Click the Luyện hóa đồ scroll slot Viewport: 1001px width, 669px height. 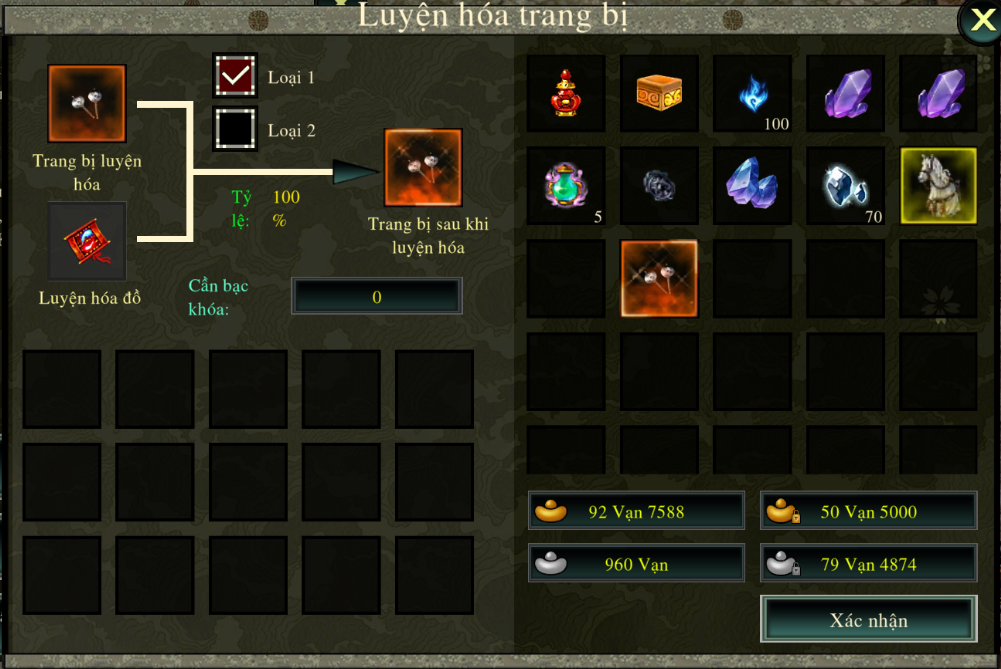[x=87, y=241]
